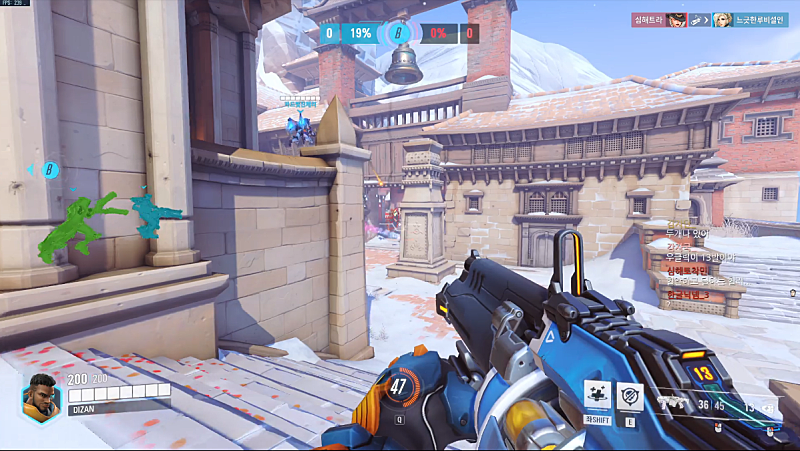Click the objective B capture indicator
This screenshot has height=451, width=800.
coord(399,33)
